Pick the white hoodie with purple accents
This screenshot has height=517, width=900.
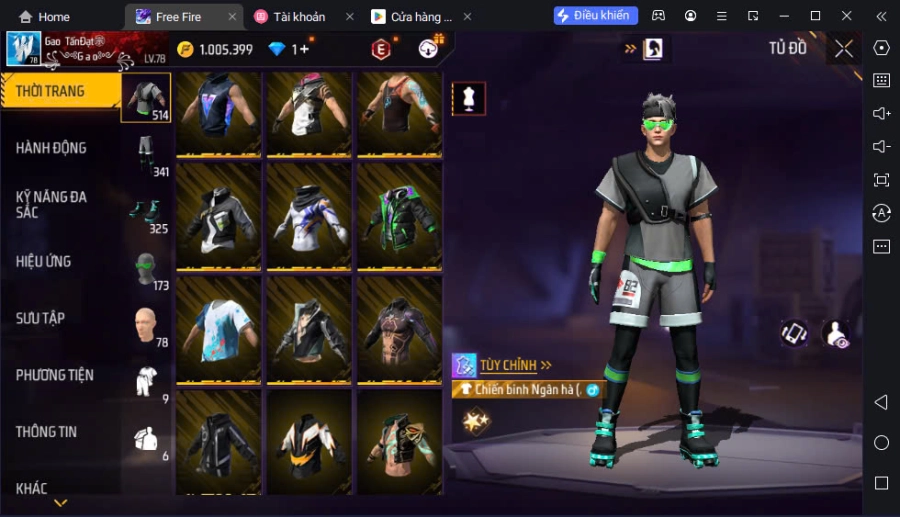(x=309, y=215)
